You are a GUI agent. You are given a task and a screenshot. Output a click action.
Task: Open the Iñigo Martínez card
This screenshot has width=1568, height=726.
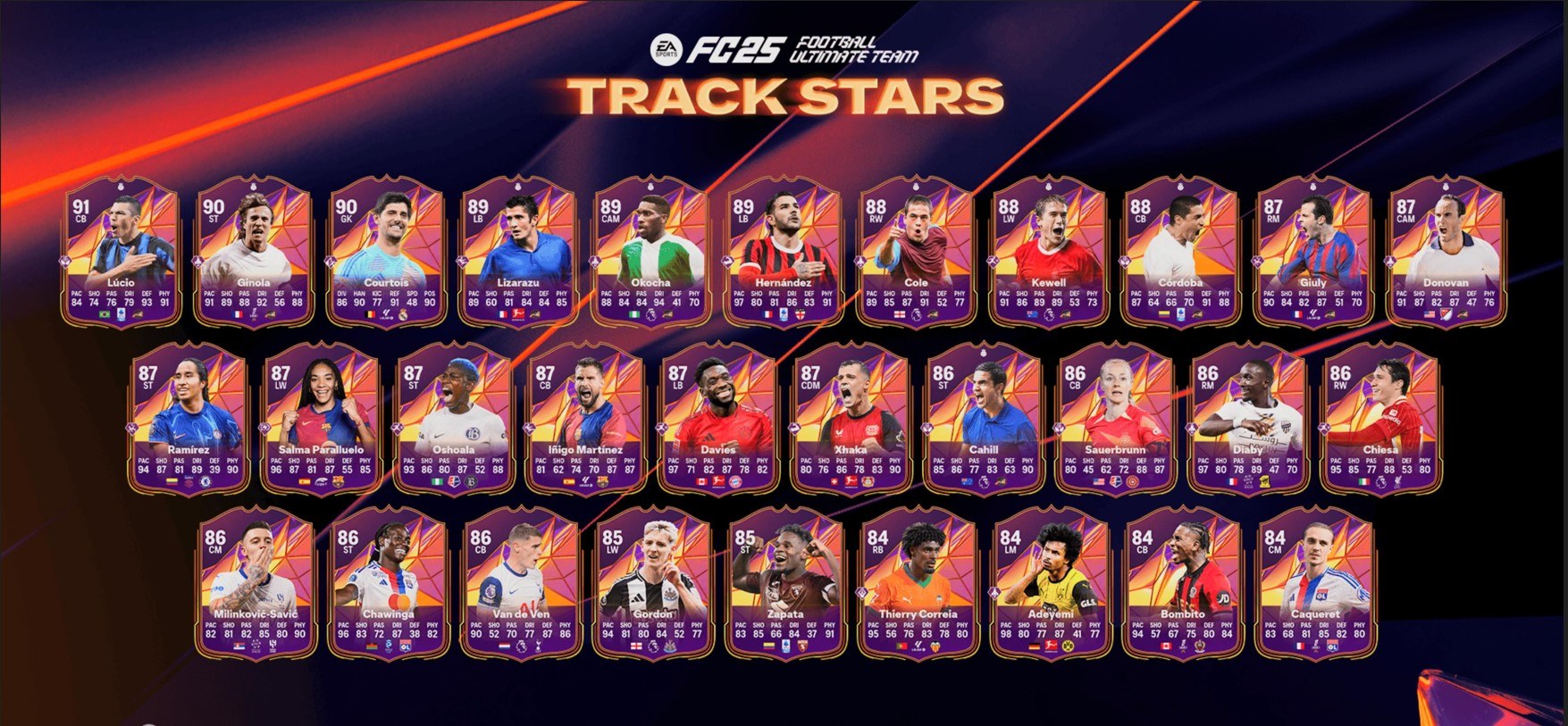tap(585, 418)
